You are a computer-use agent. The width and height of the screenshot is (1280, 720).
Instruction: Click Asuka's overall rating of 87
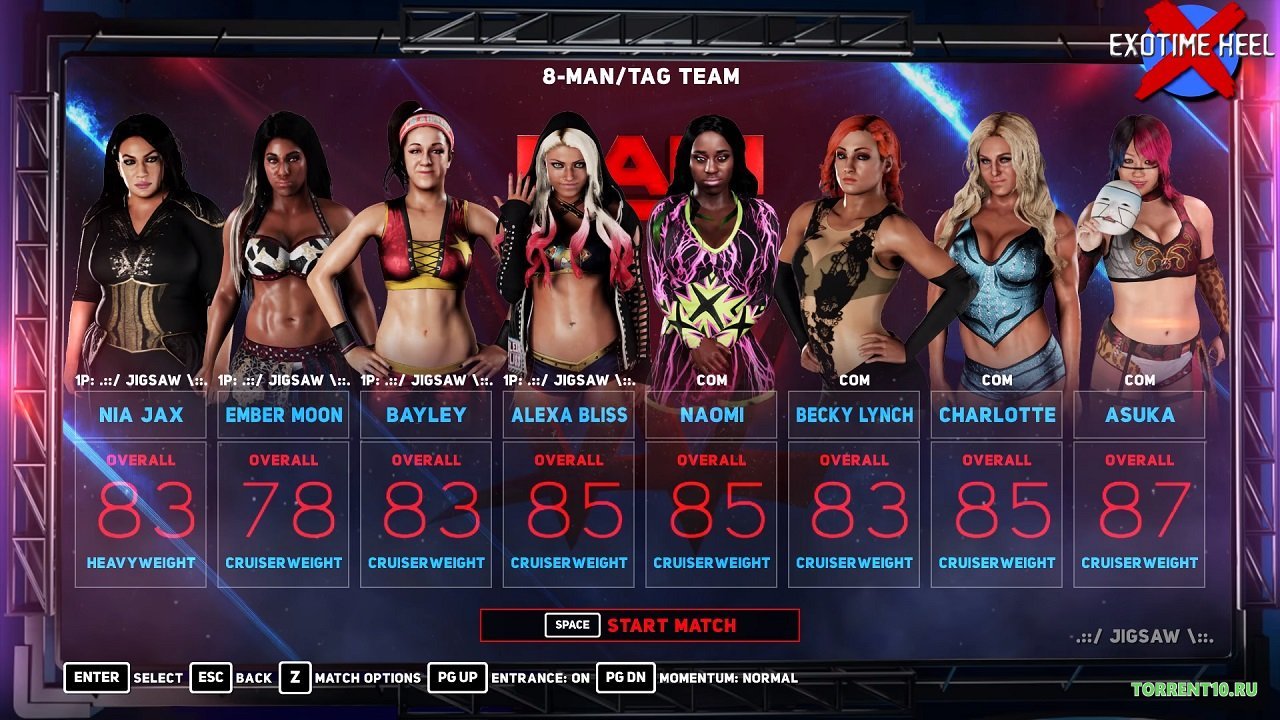coord(1140,507)
